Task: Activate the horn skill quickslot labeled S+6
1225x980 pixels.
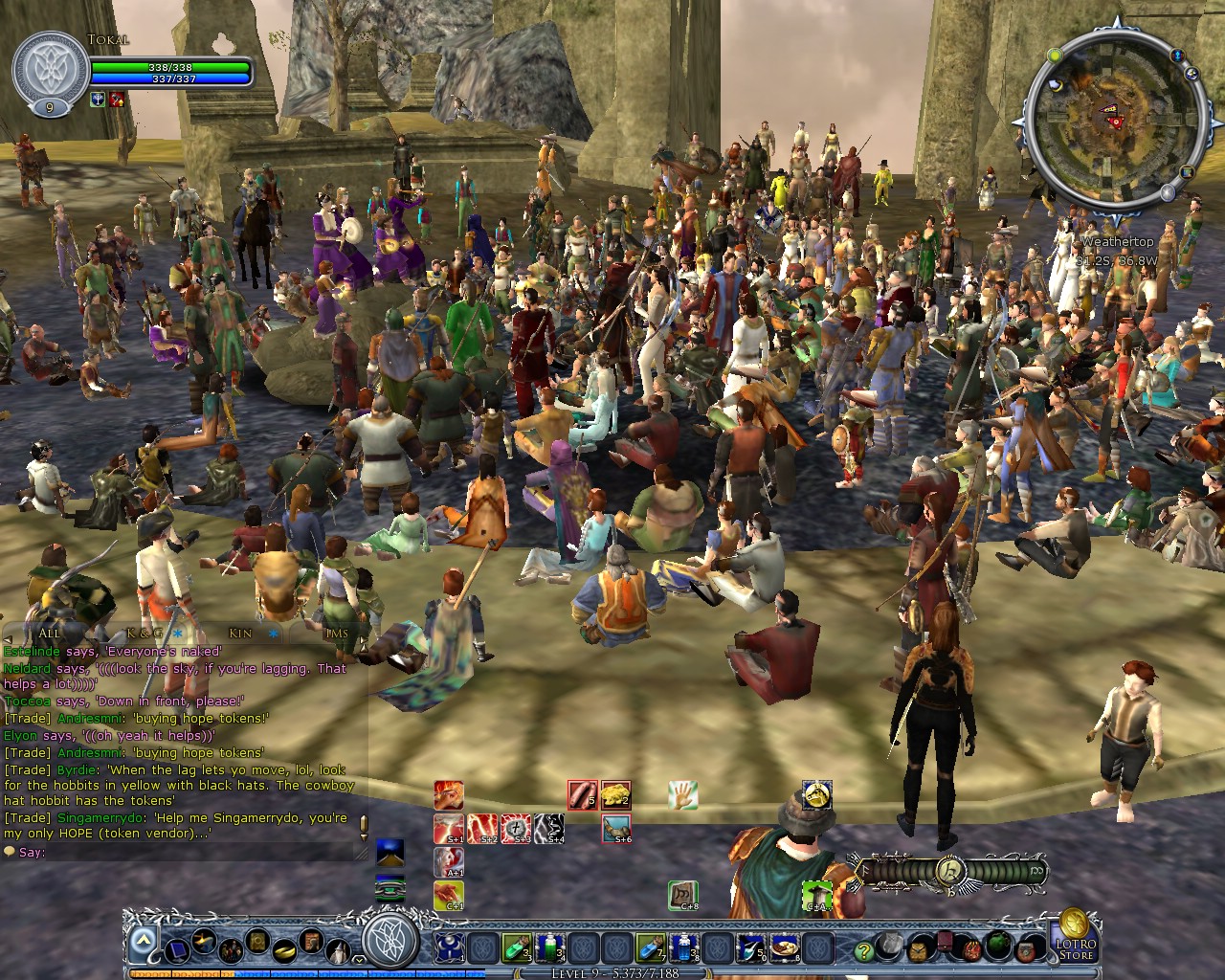Action: 615,828
